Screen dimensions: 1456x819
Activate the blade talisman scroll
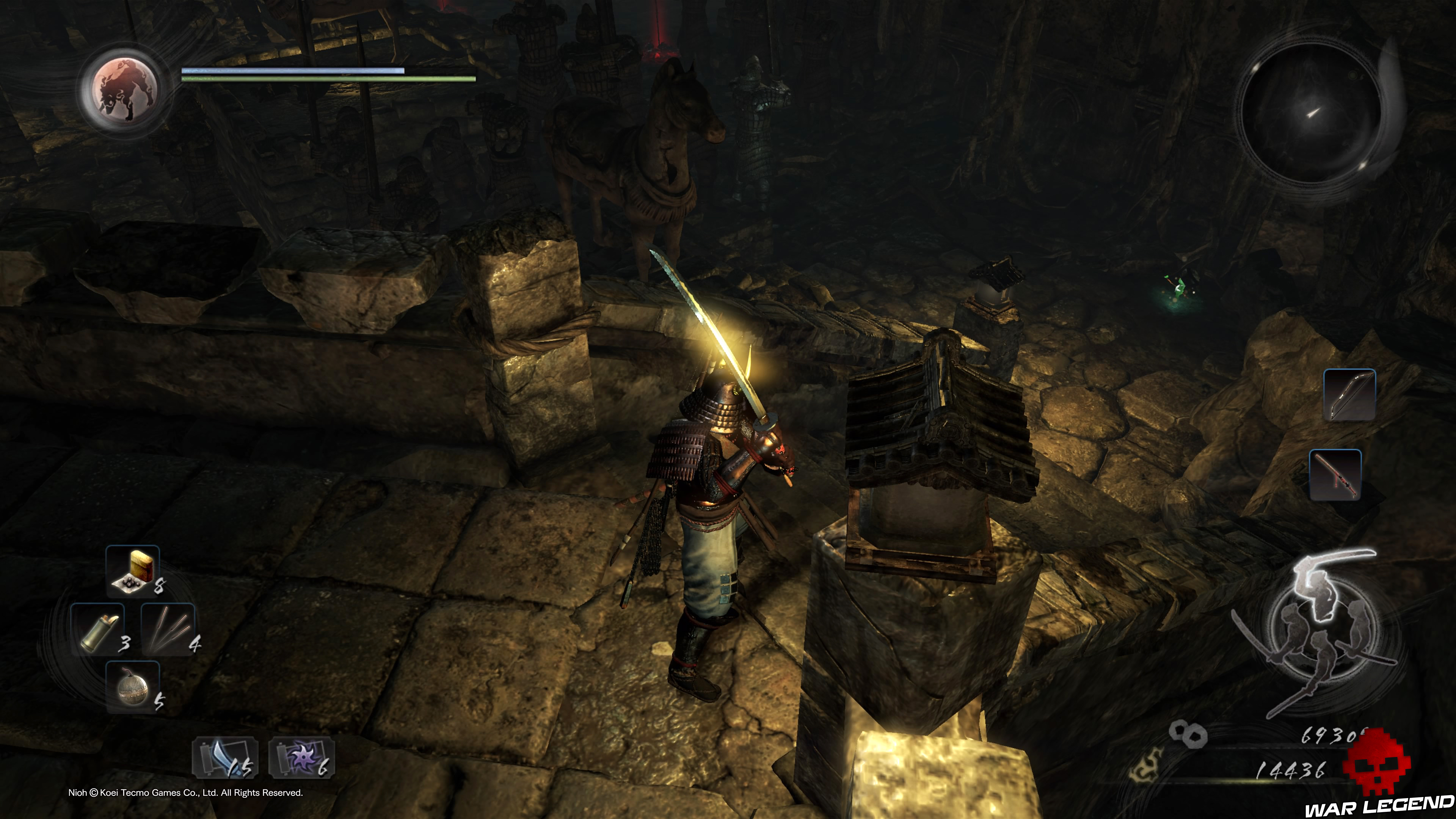224,758
